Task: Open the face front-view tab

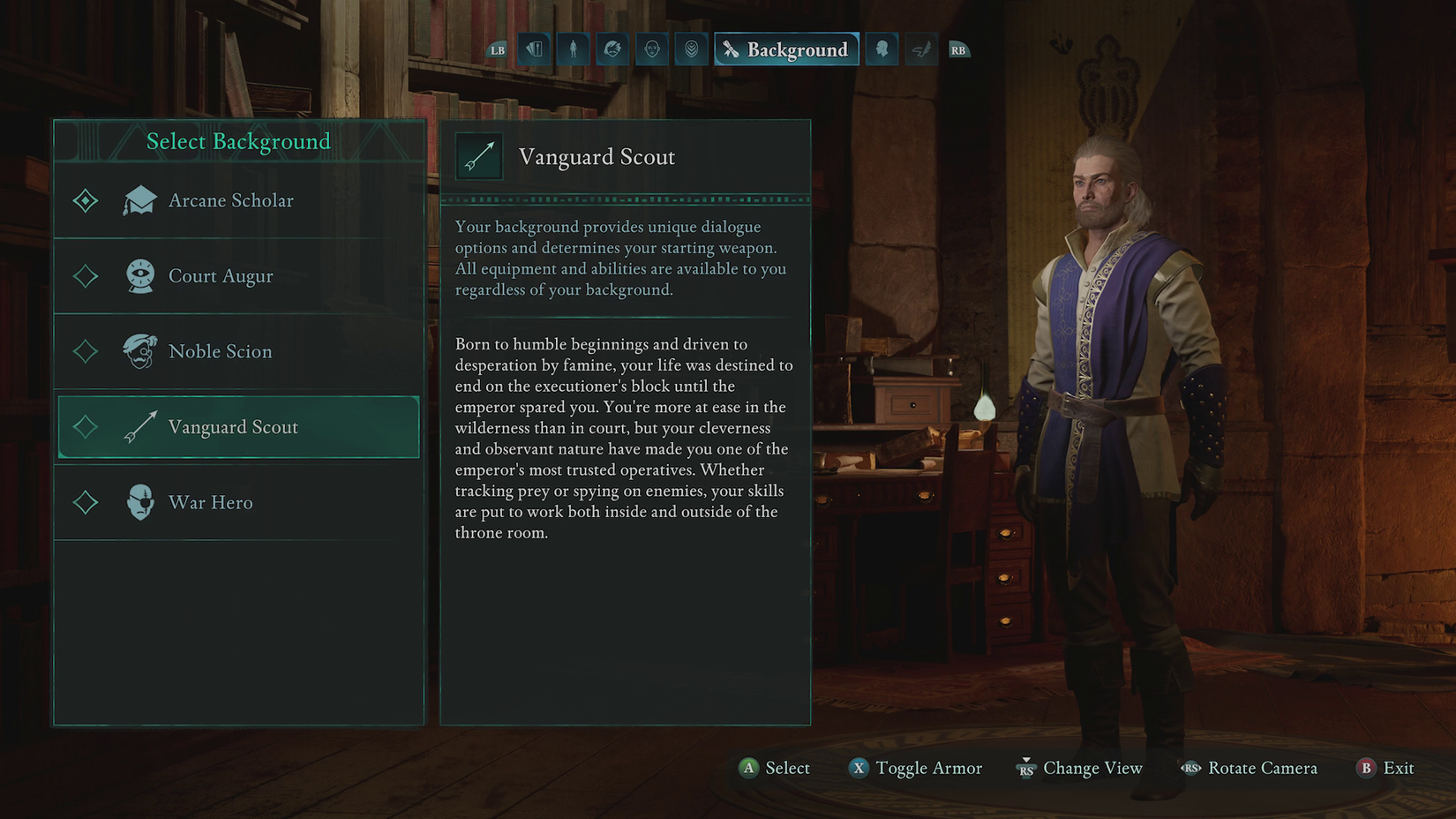Action: 652,49
